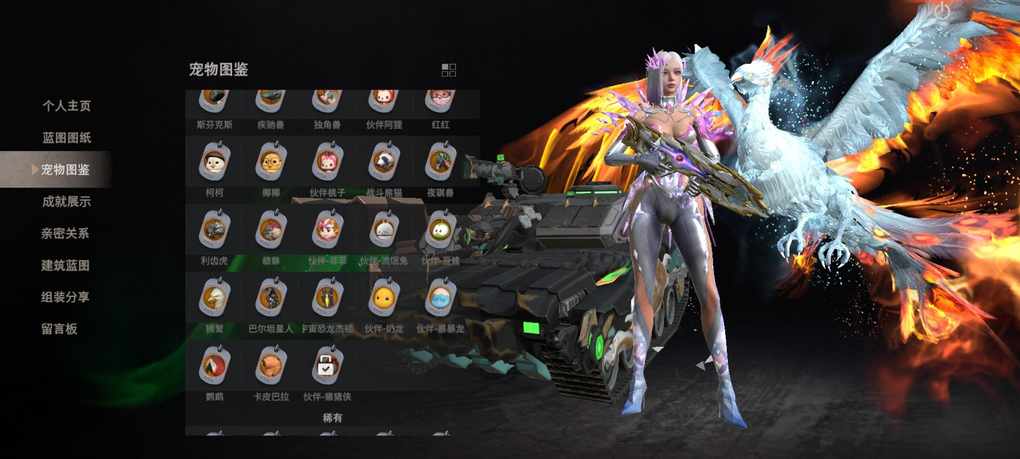The height and width of the screenshot is (459, 1020).
Task: Select the 宠物图鉴 menu entry
Action: click(x=66, y=170)
